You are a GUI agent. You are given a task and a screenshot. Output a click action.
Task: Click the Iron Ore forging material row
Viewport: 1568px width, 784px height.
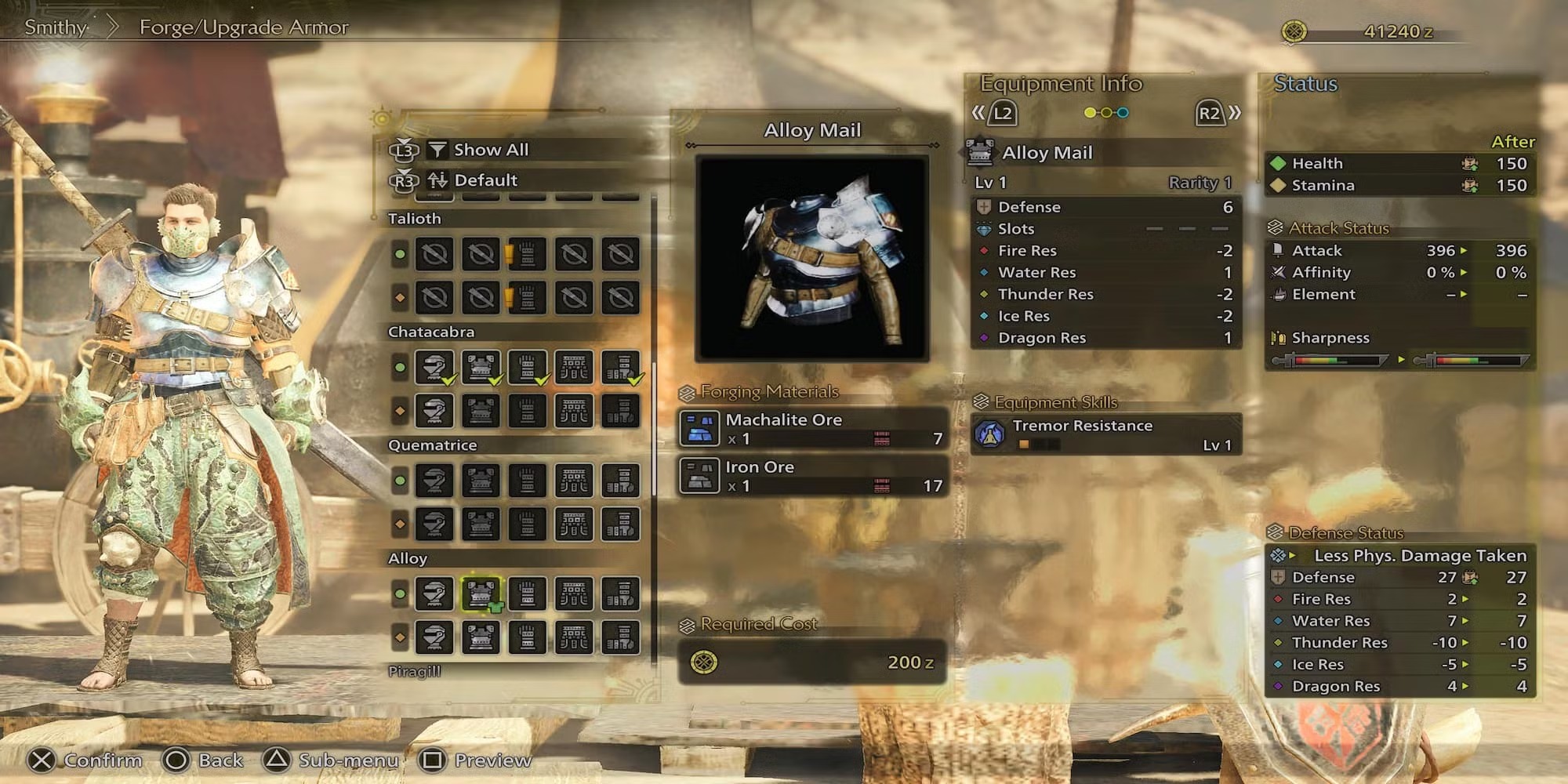[x=812, y=476]
